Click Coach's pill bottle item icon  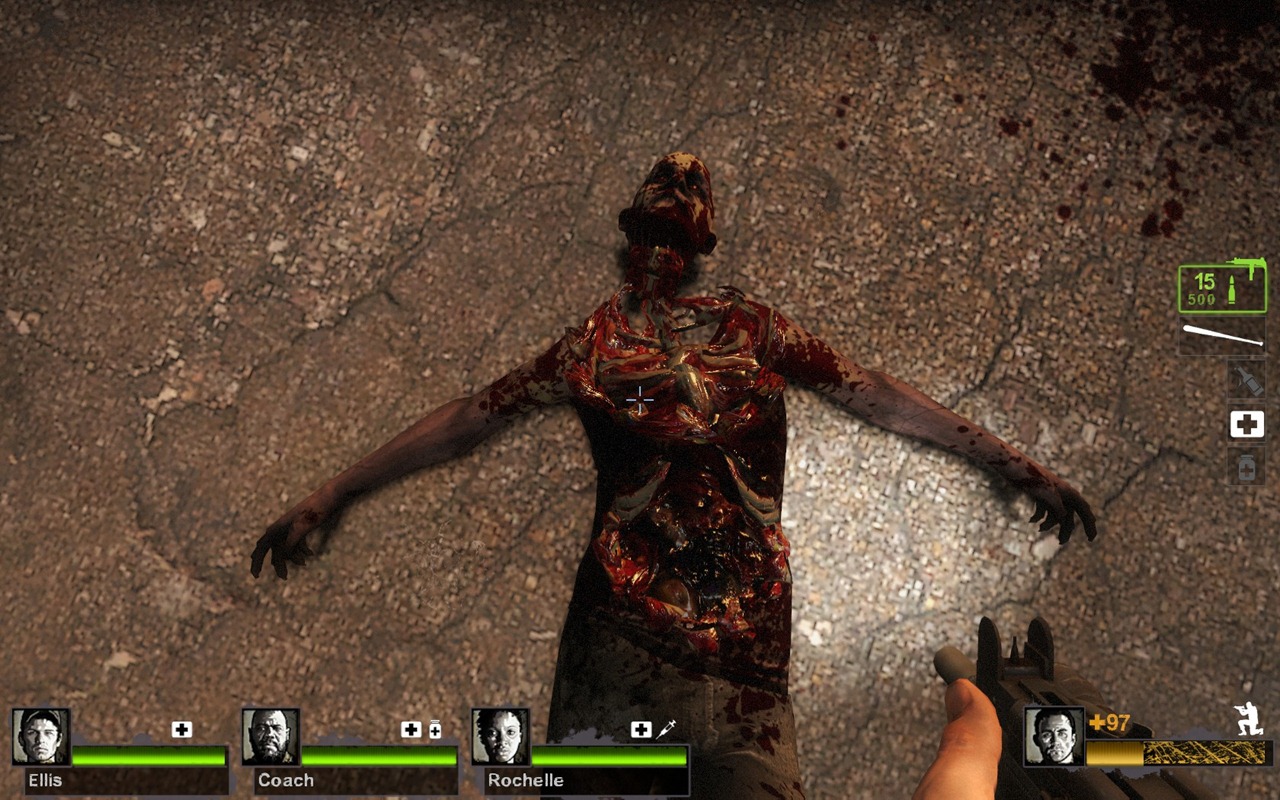[x=435, y=730]
